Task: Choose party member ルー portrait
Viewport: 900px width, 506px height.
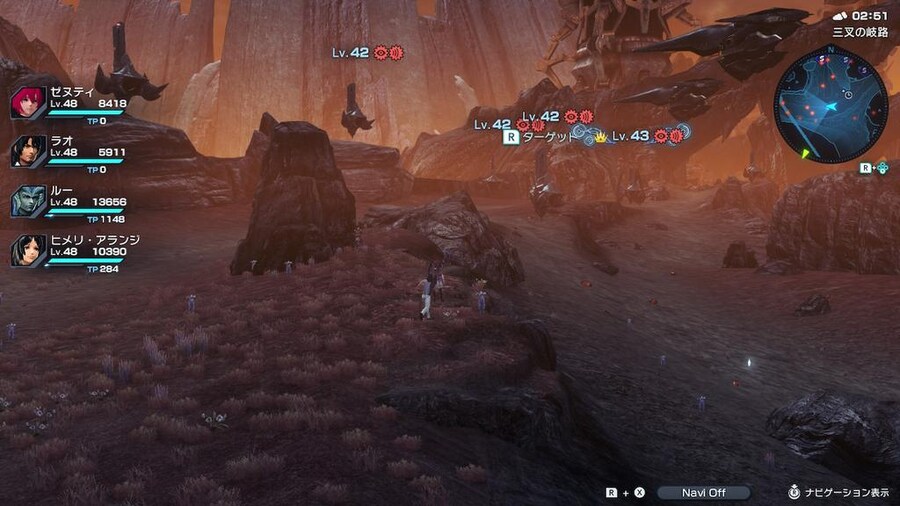Action: coord(29,201)
